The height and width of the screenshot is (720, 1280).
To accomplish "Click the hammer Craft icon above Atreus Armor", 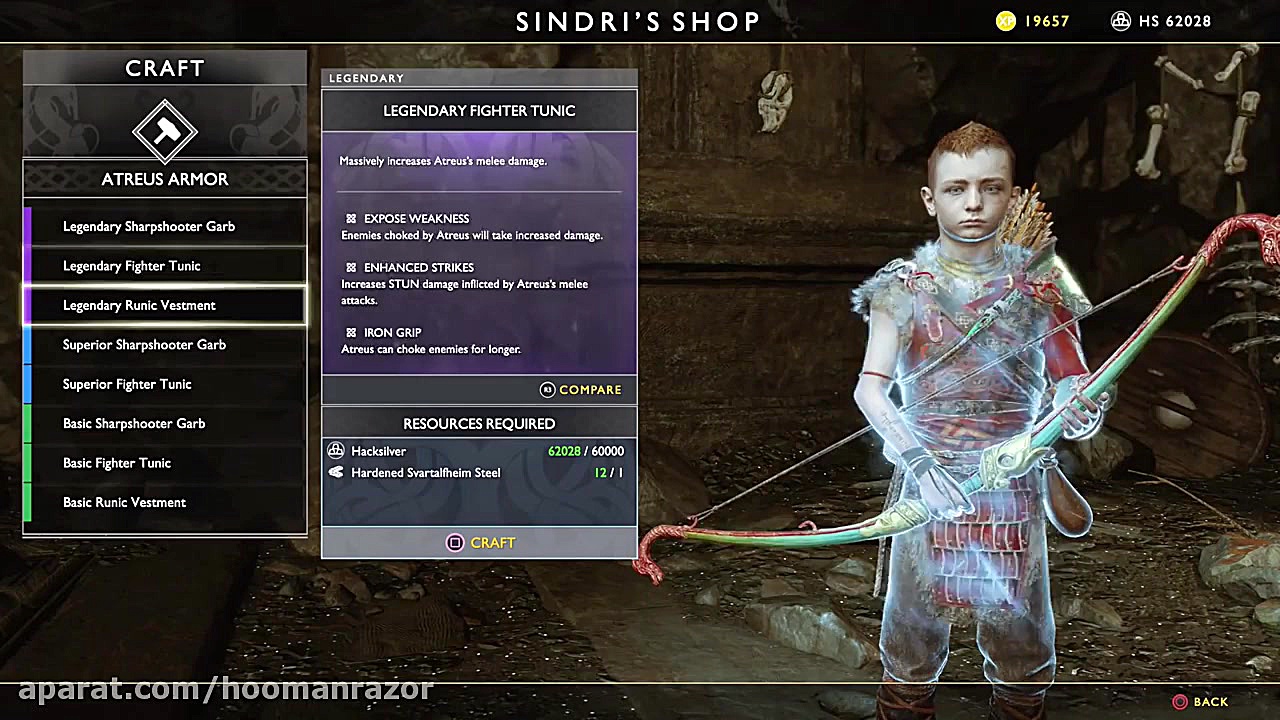I will [x=165, y=130].
